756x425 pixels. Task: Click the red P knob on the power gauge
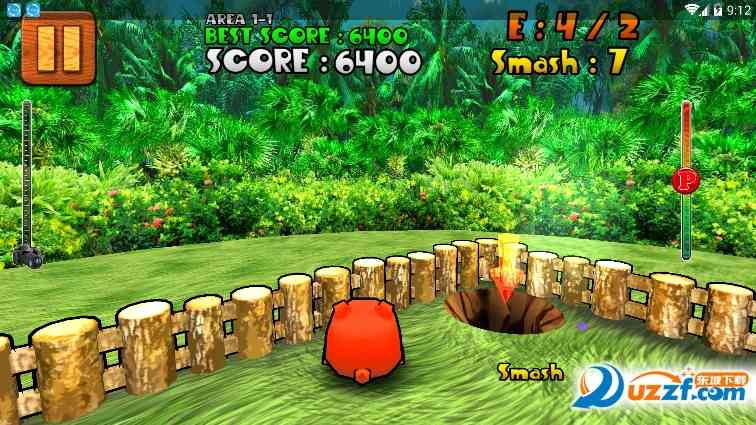click(x=686, y=180)
